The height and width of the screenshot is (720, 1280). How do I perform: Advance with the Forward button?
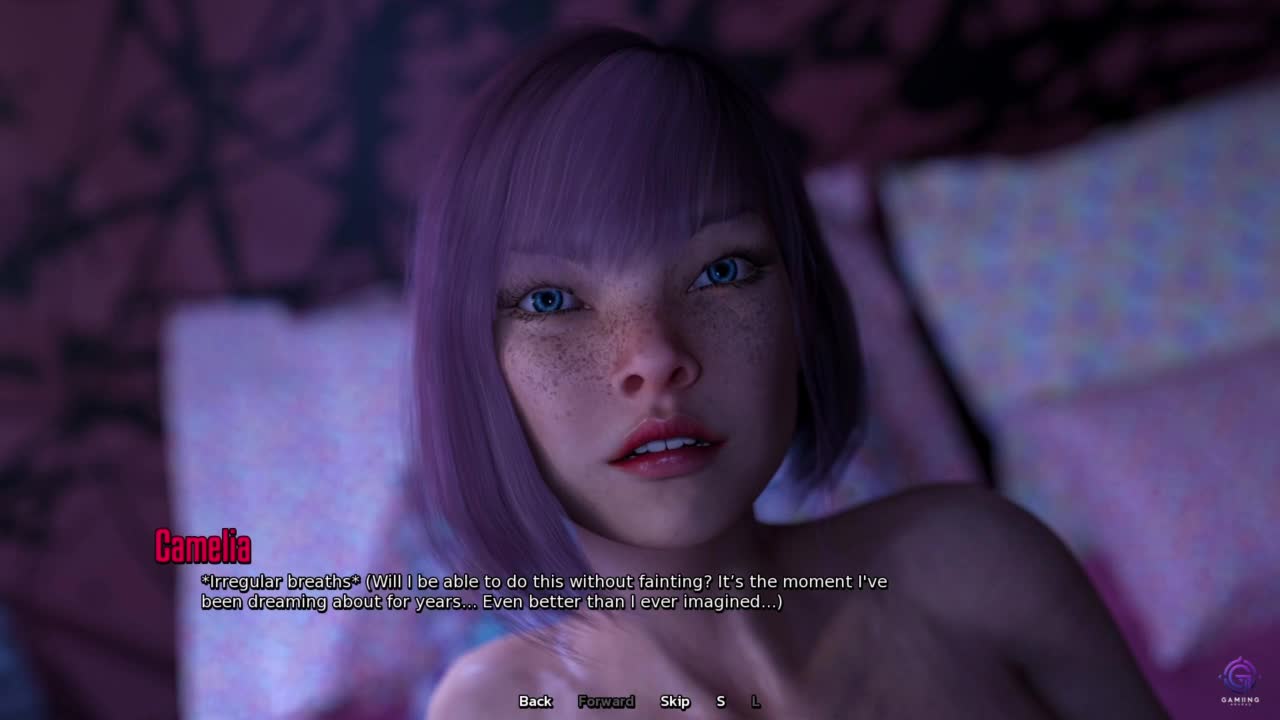click(606, 701)
